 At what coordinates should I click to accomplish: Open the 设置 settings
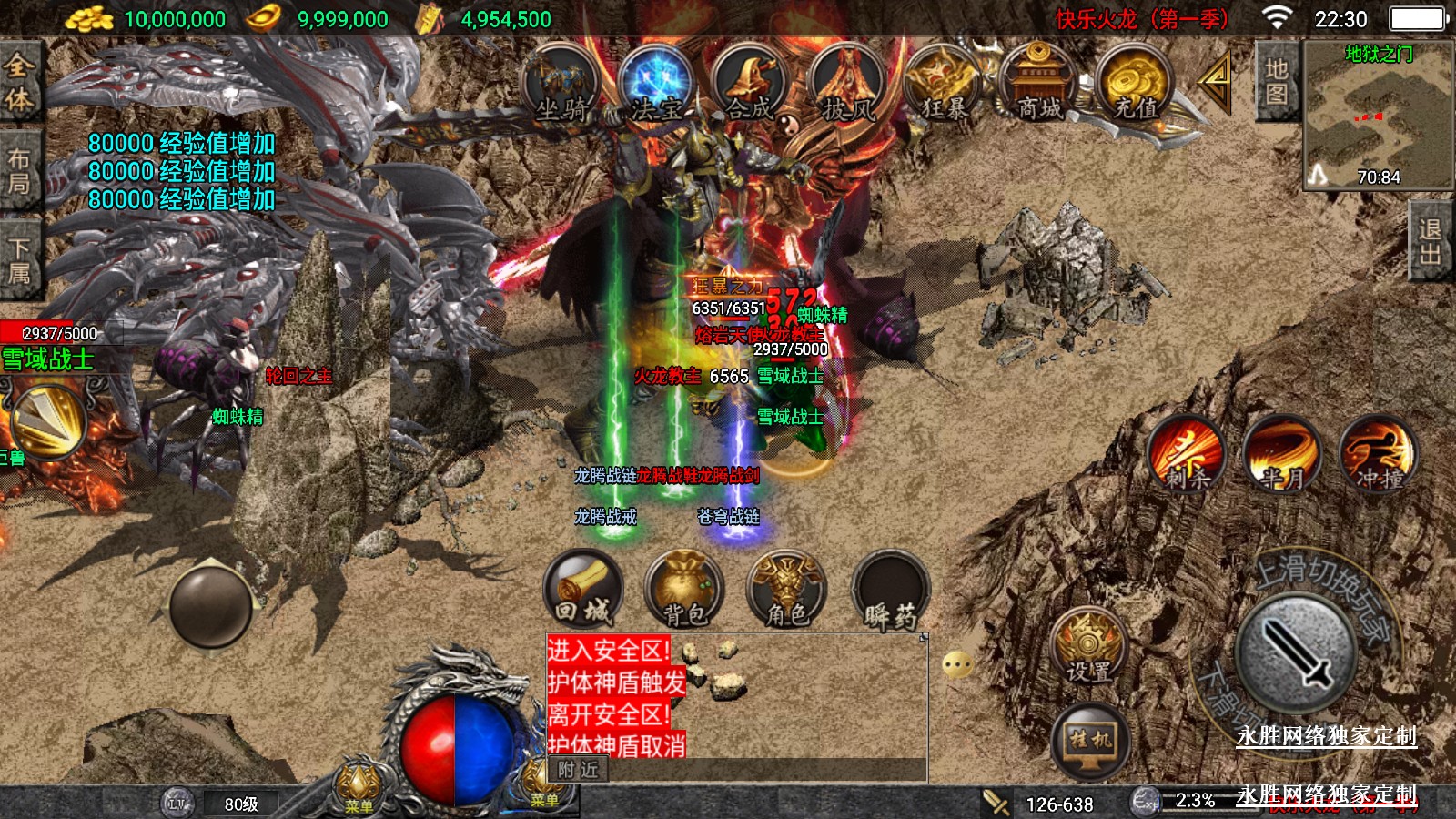[x=1088, y=646]
